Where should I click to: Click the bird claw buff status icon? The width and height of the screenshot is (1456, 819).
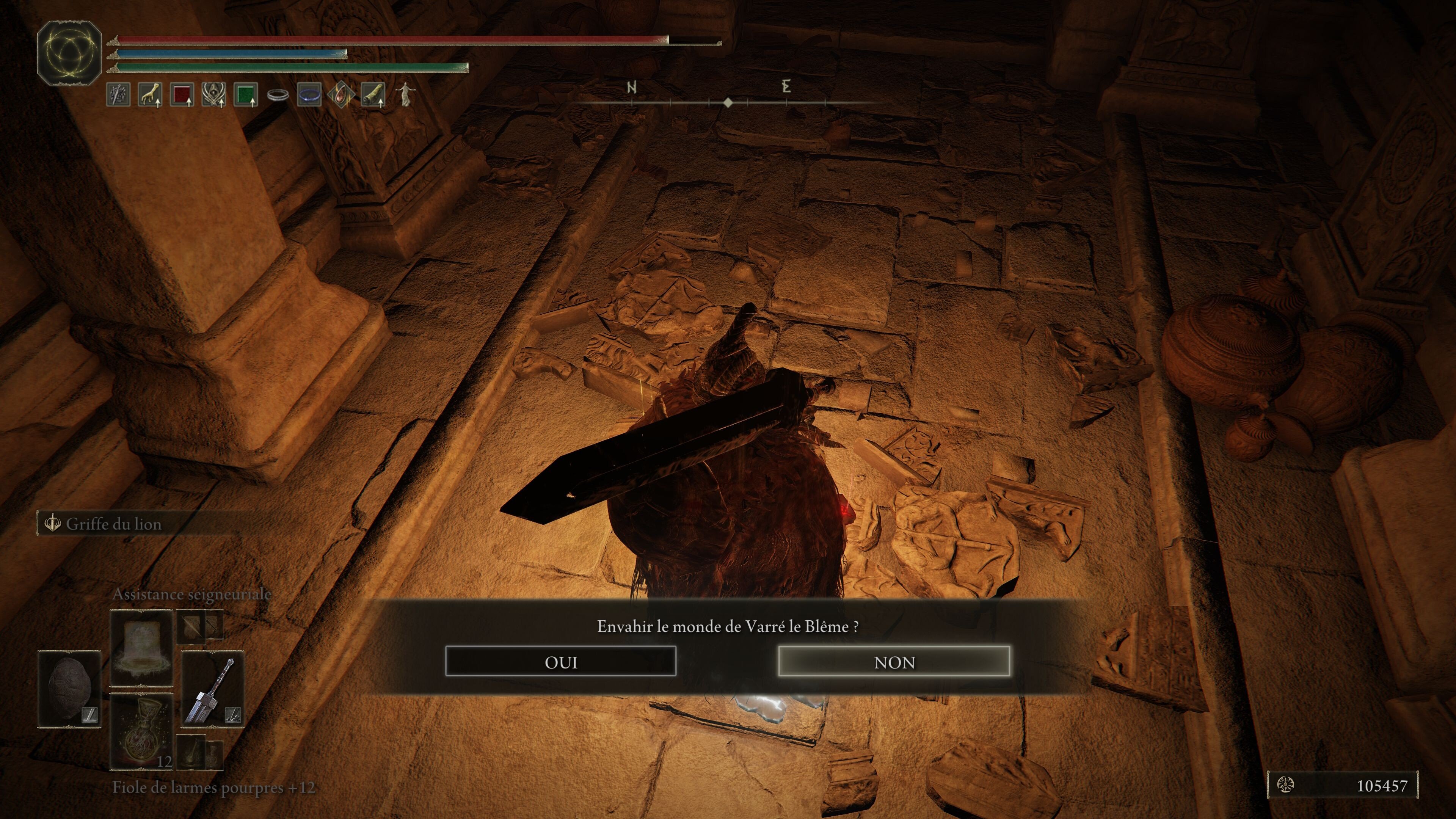pyautogui.click(x=151, y=94)
